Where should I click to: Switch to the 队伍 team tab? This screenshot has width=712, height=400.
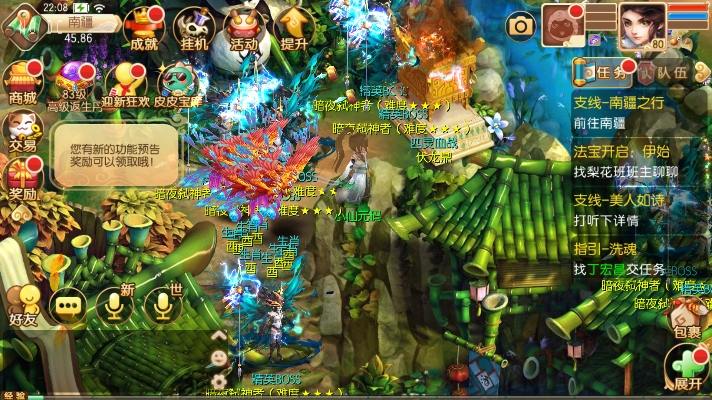coord(664,72)
